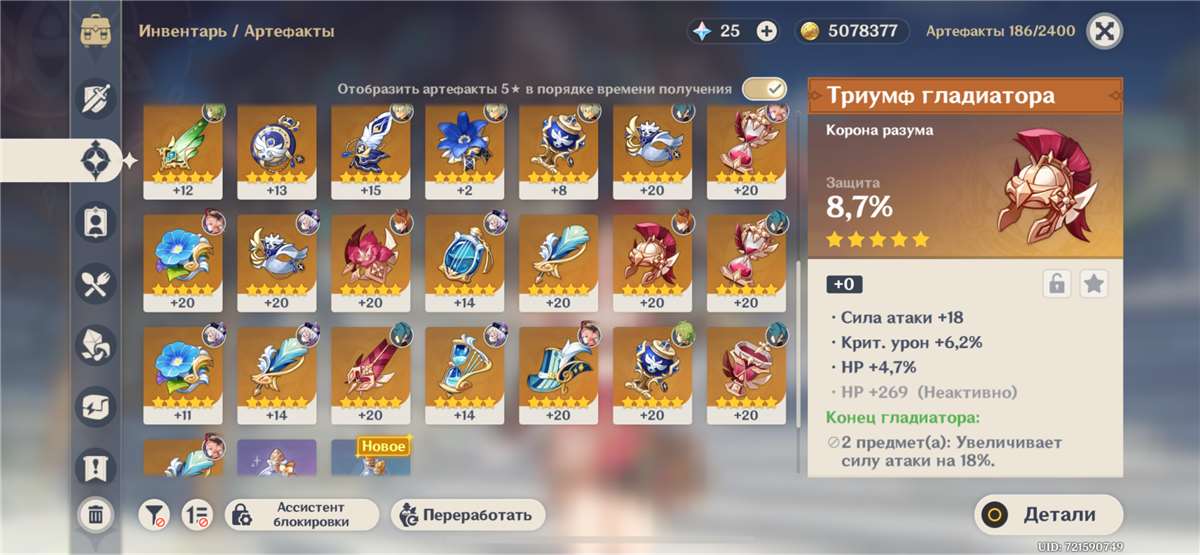
Task: Lock the selected gladiator helmet artifact
Action: tap(1056, 284)
